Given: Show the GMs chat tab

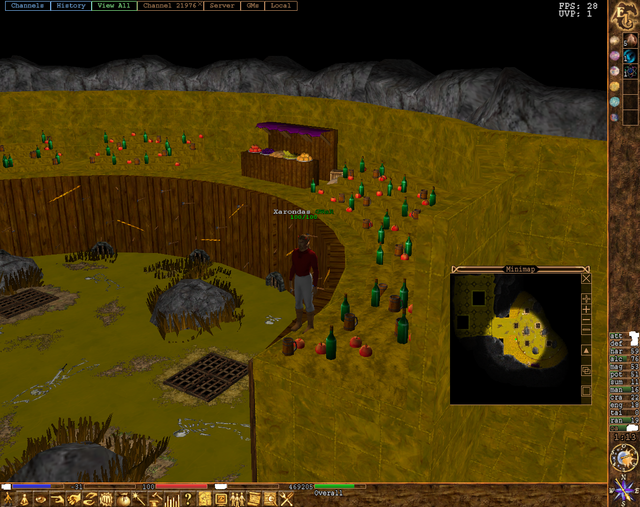Looking at the screenshot, I should [x=252, y=6].
